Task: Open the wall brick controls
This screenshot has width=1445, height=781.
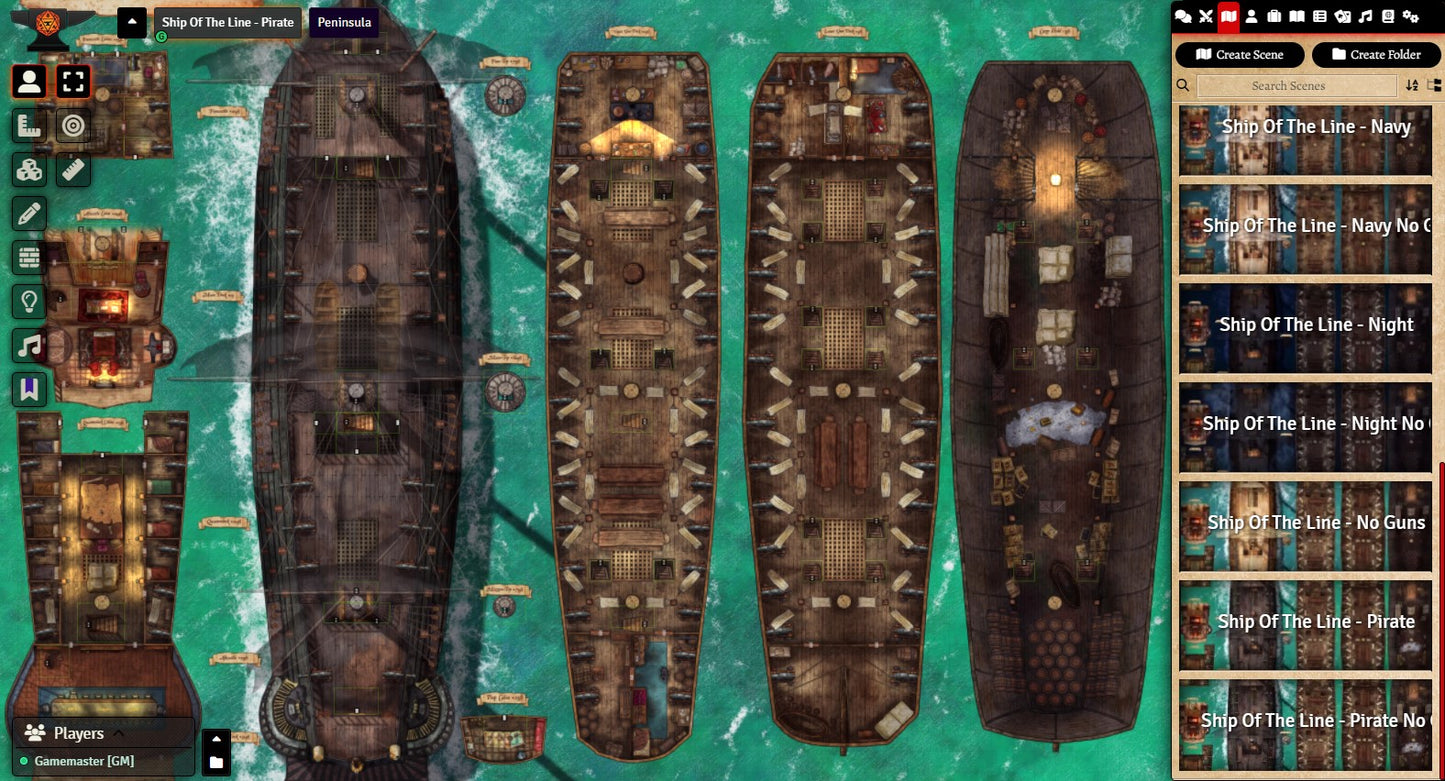Action: (x=29, y=257)
